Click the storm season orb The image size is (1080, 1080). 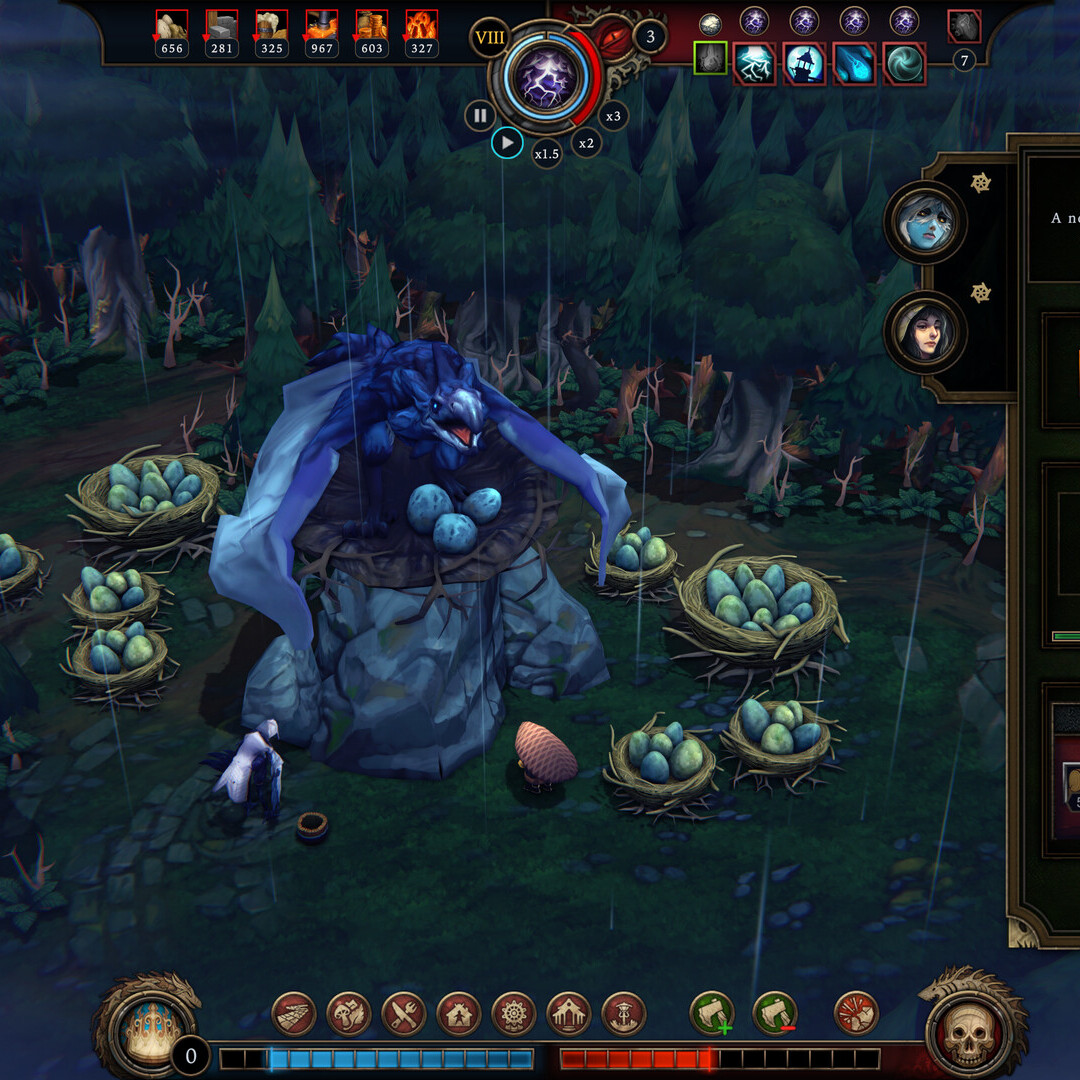pyautogui.click(x=546, y=76)
